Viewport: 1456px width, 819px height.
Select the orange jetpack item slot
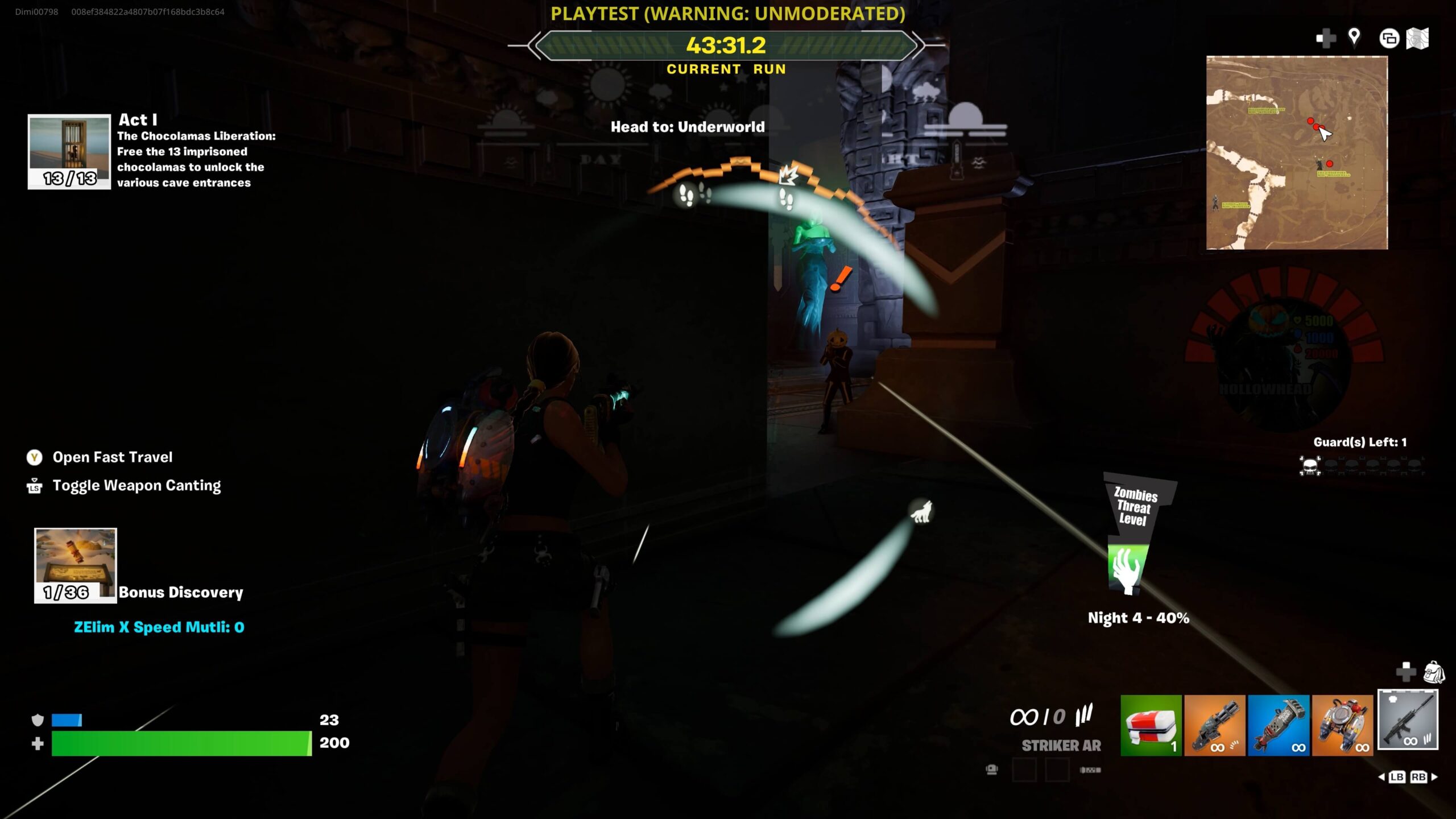[x=1342, y=725]
